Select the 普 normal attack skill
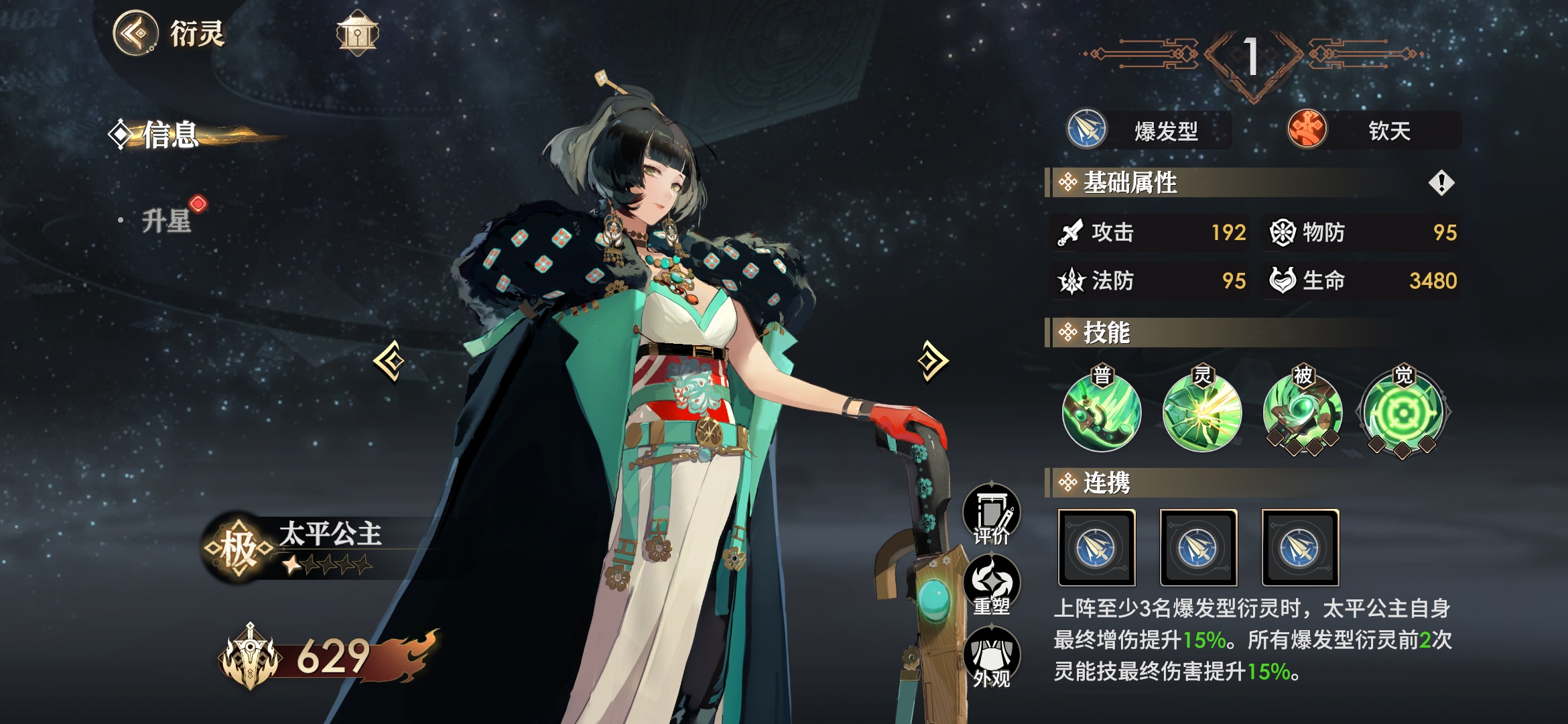The height and width of the screenshot is (724, 1568). 1102,412
